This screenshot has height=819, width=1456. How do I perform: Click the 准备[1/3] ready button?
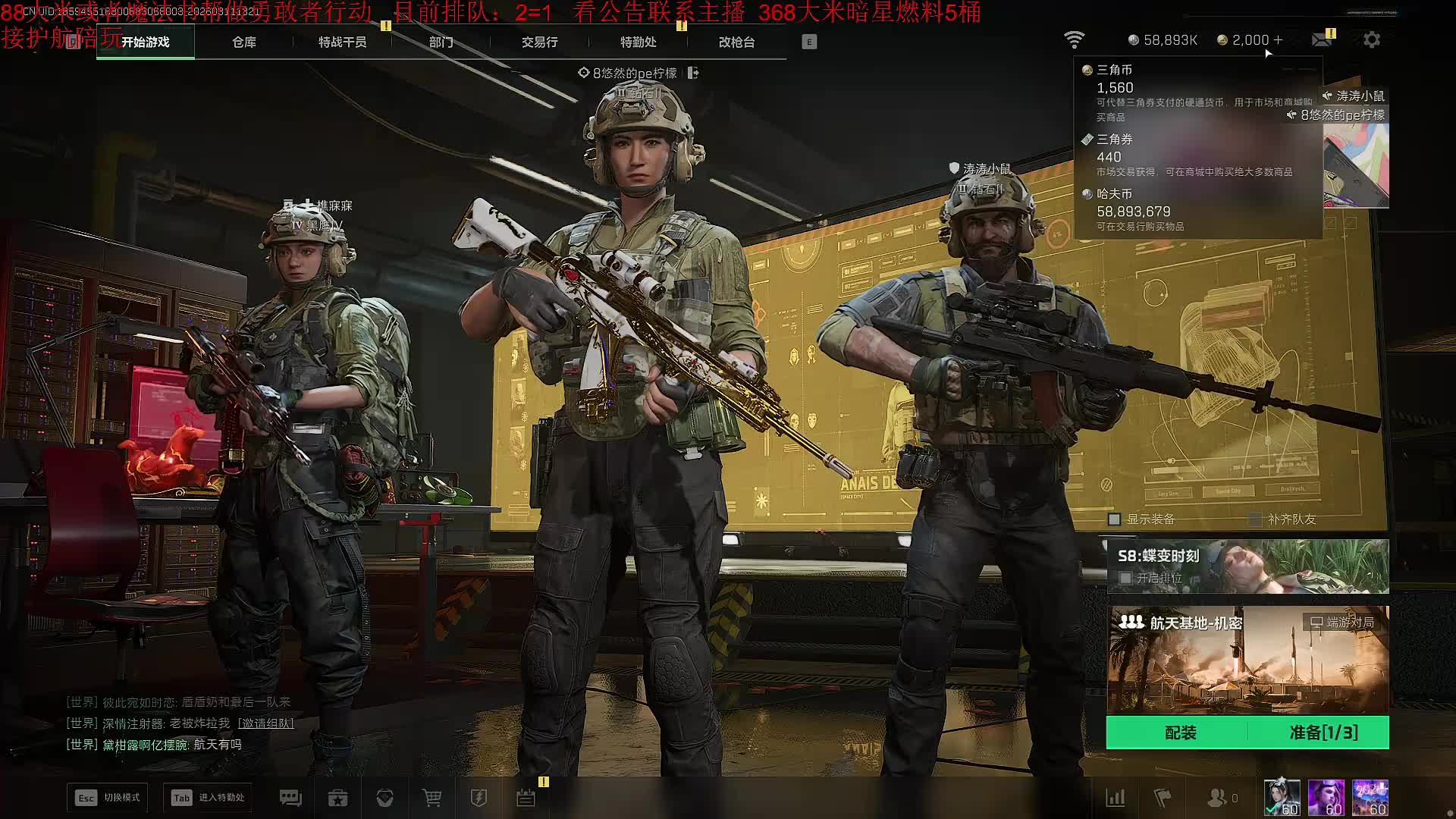tap(1323, 733)
